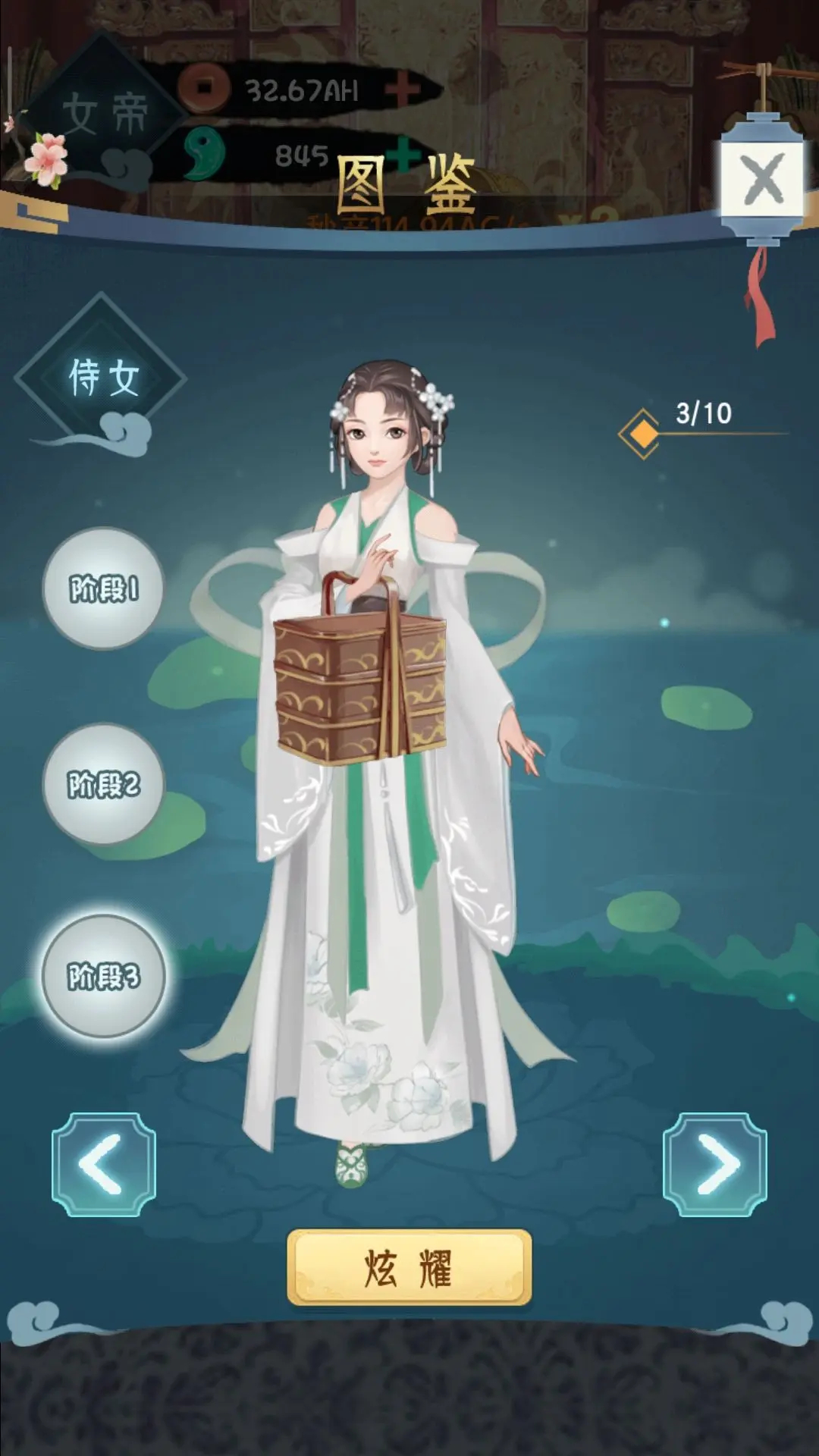Select the 阶段2 stage button
Image resolution: width=819 pixels, height=1456 pixels.
pyautogui.click(x=103, y=784)
